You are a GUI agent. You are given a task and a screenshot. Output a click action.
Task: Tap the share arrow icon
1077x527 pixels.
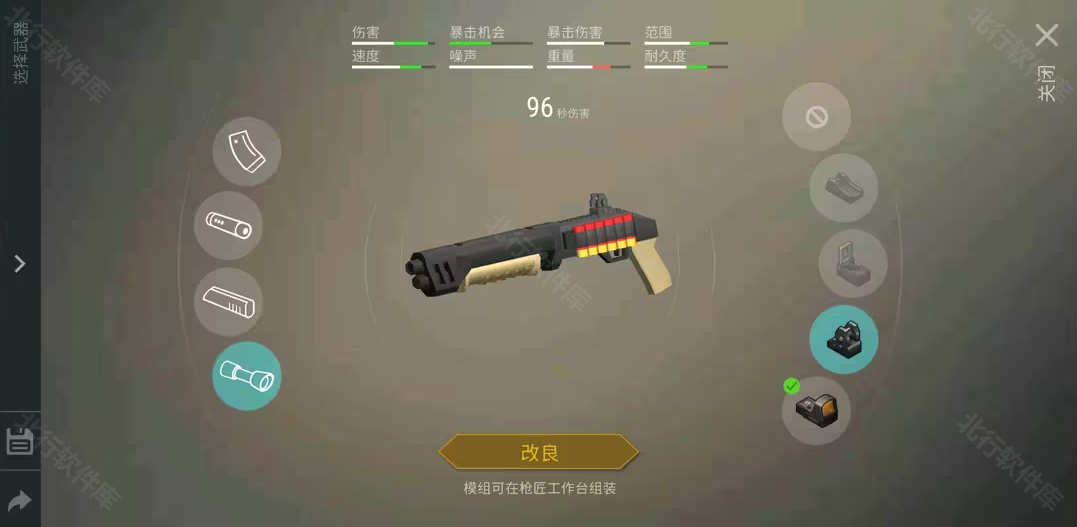[20, 500]
